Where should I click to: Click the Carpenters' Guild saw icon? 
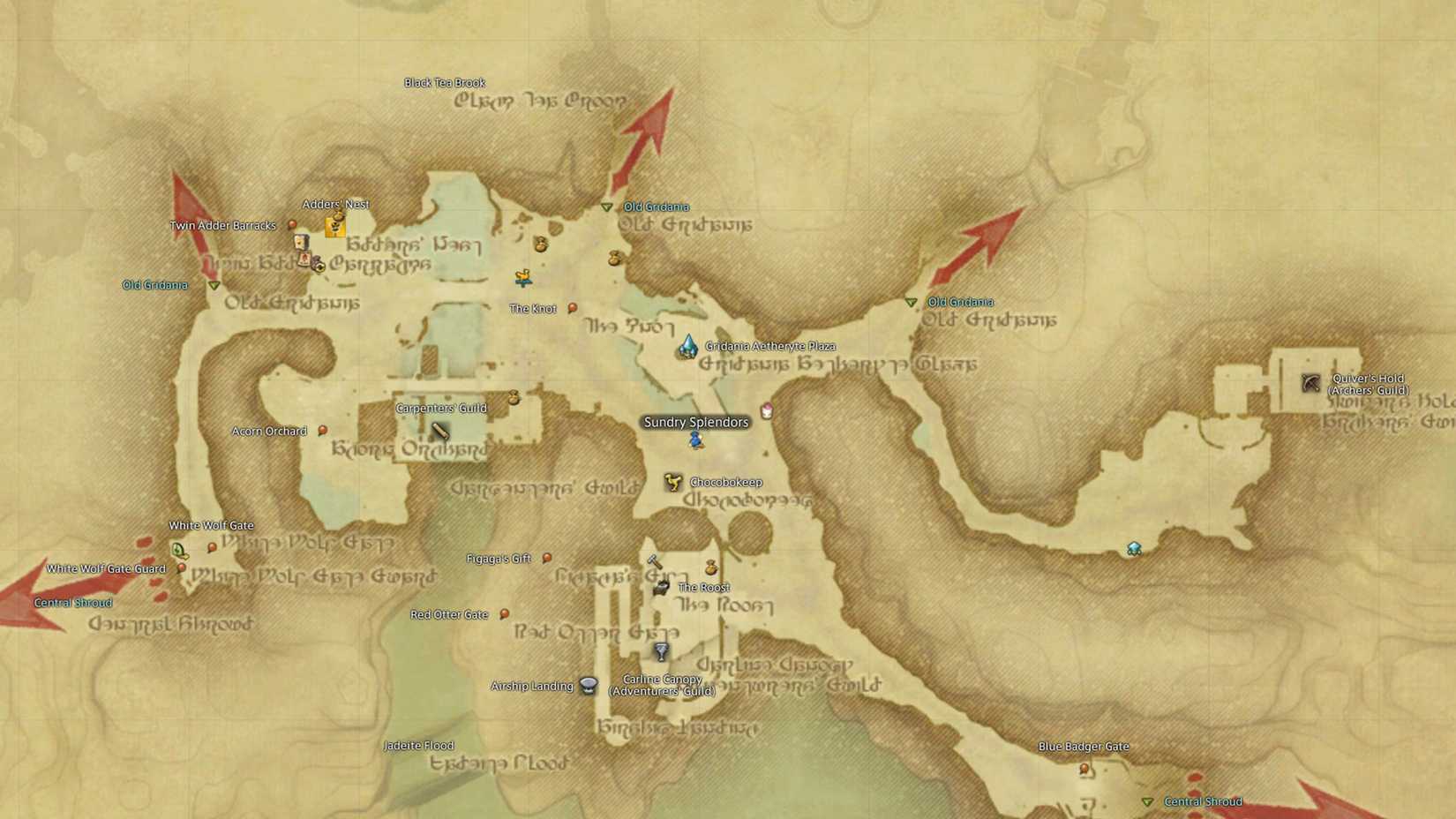click(439, 430)
